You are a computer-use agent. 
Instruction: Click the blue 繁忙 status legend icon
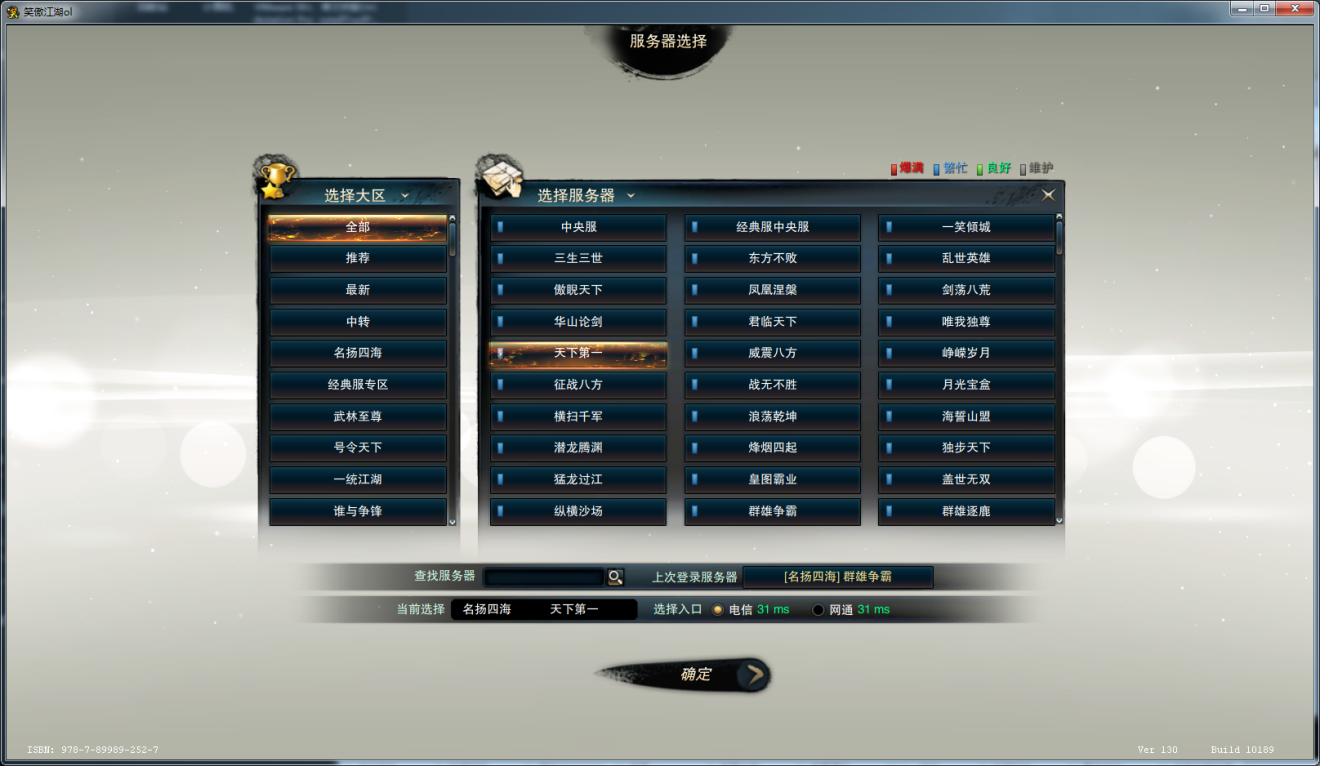pyautogui.click(x=935, y=168)
